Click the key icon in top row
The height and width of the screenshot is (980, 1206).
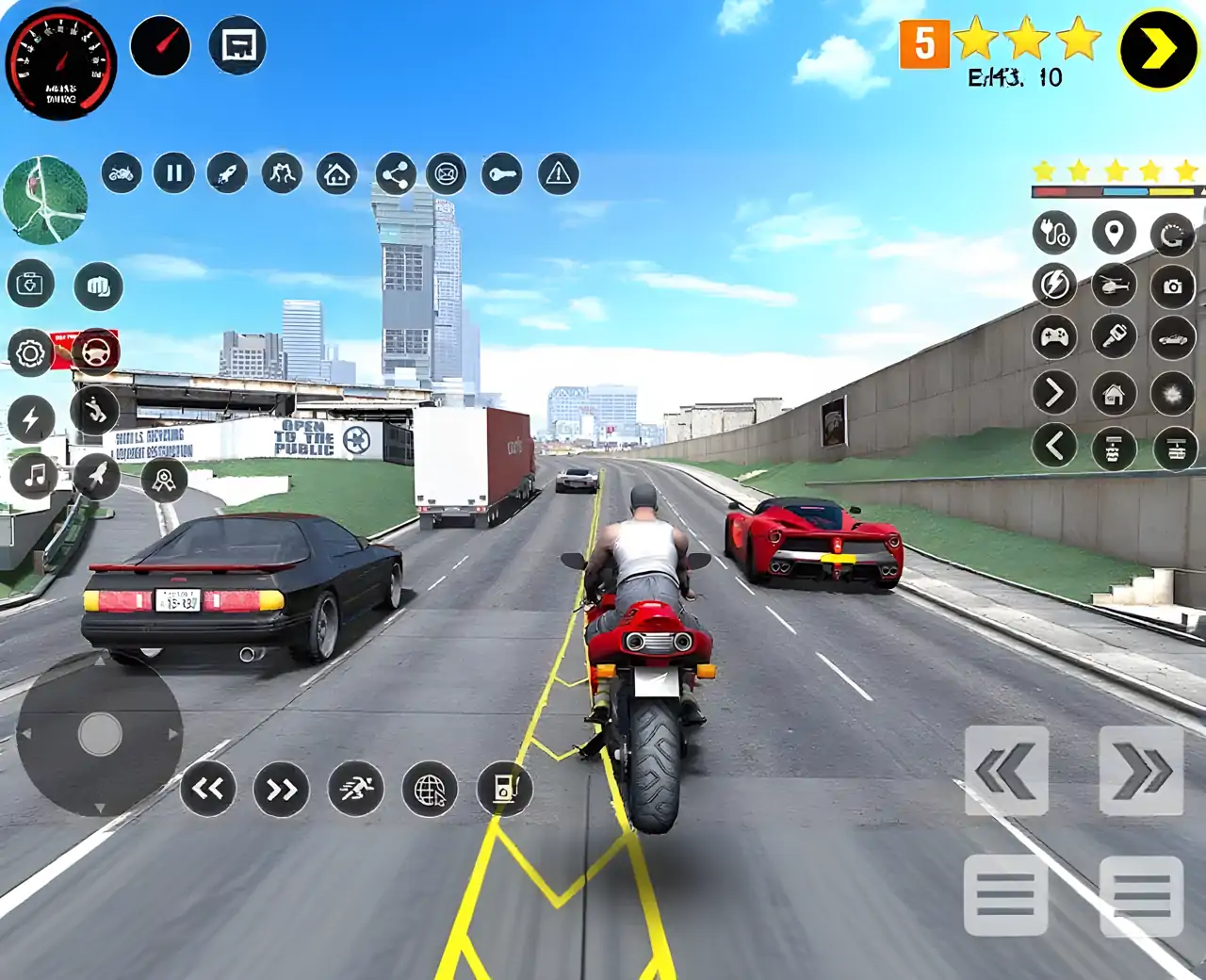click(x=501, y=174)
